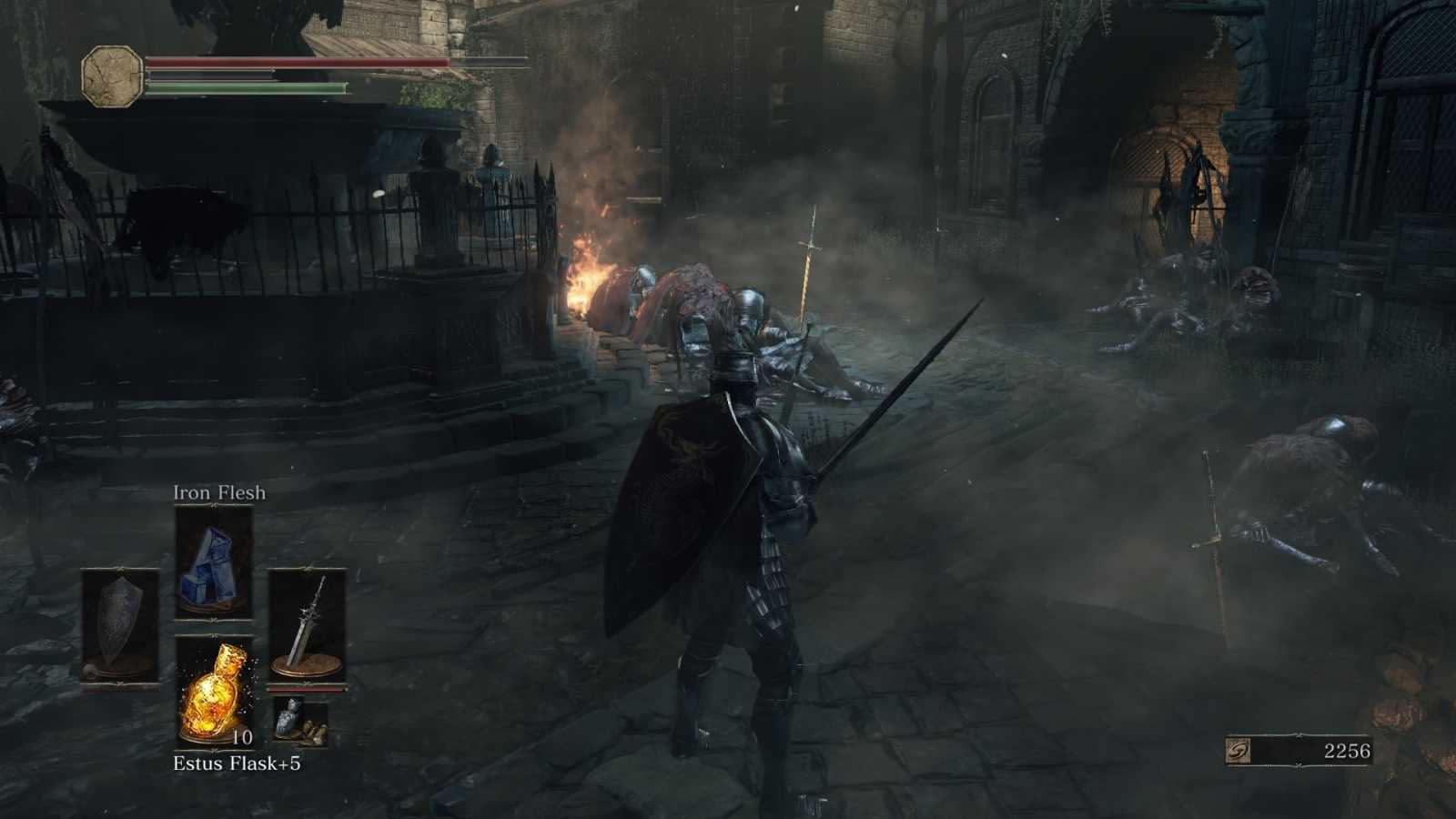
Task: Select the kite shield left-hand slot
Action: (120, 626)
